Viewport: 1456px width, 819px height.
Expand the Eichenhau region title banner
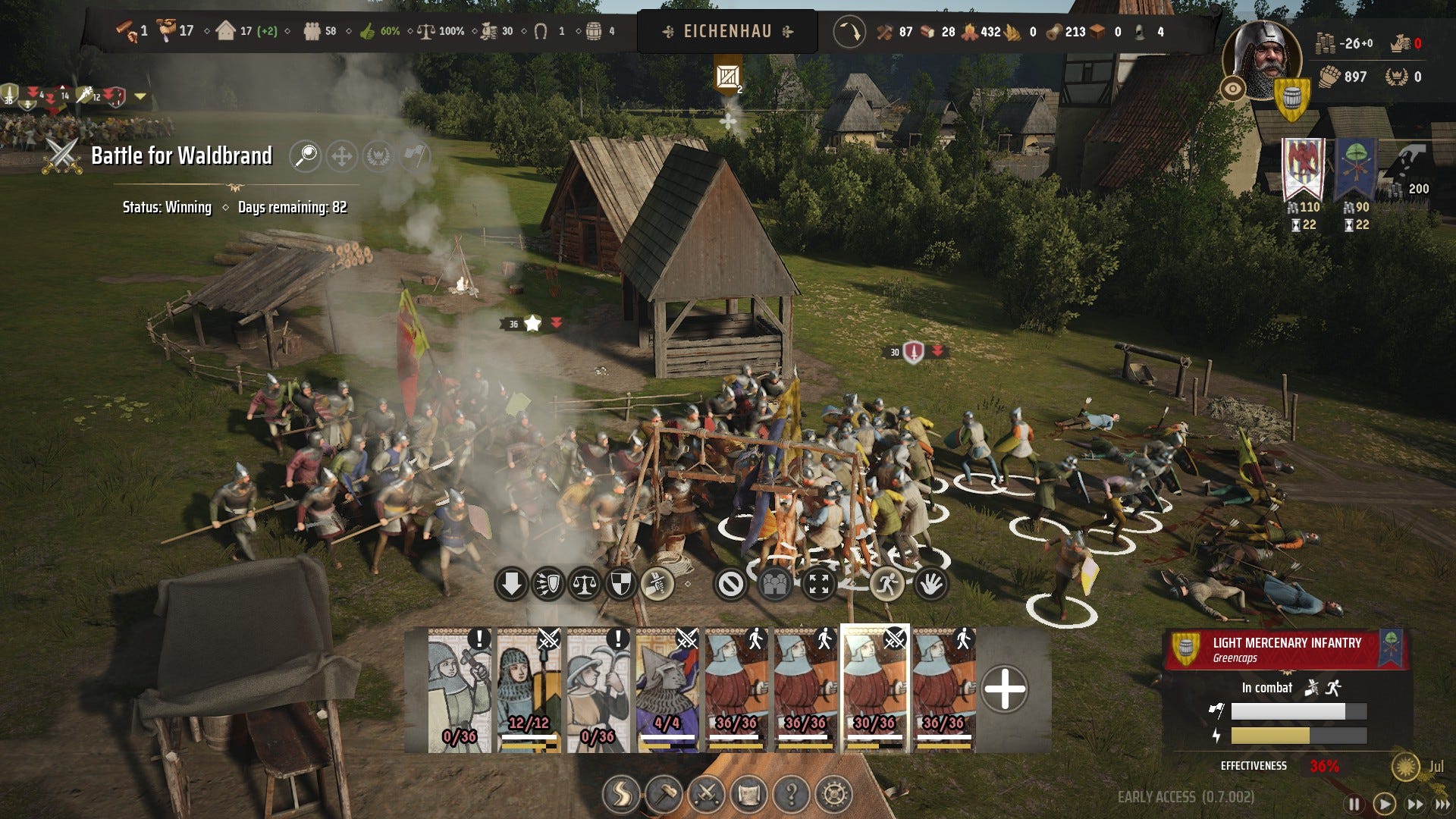click(x=727, y=31)
